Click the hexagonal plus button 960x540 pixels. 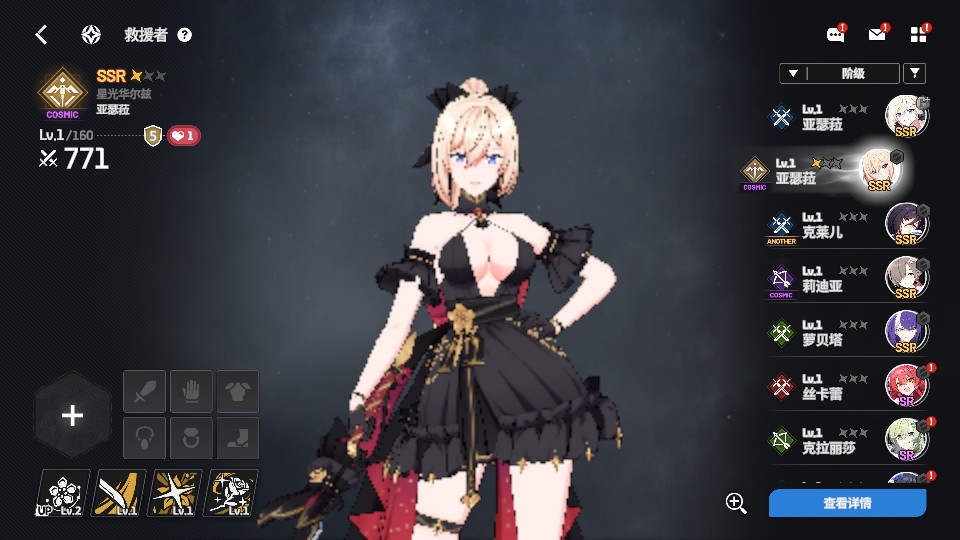(x=72, y=416)
